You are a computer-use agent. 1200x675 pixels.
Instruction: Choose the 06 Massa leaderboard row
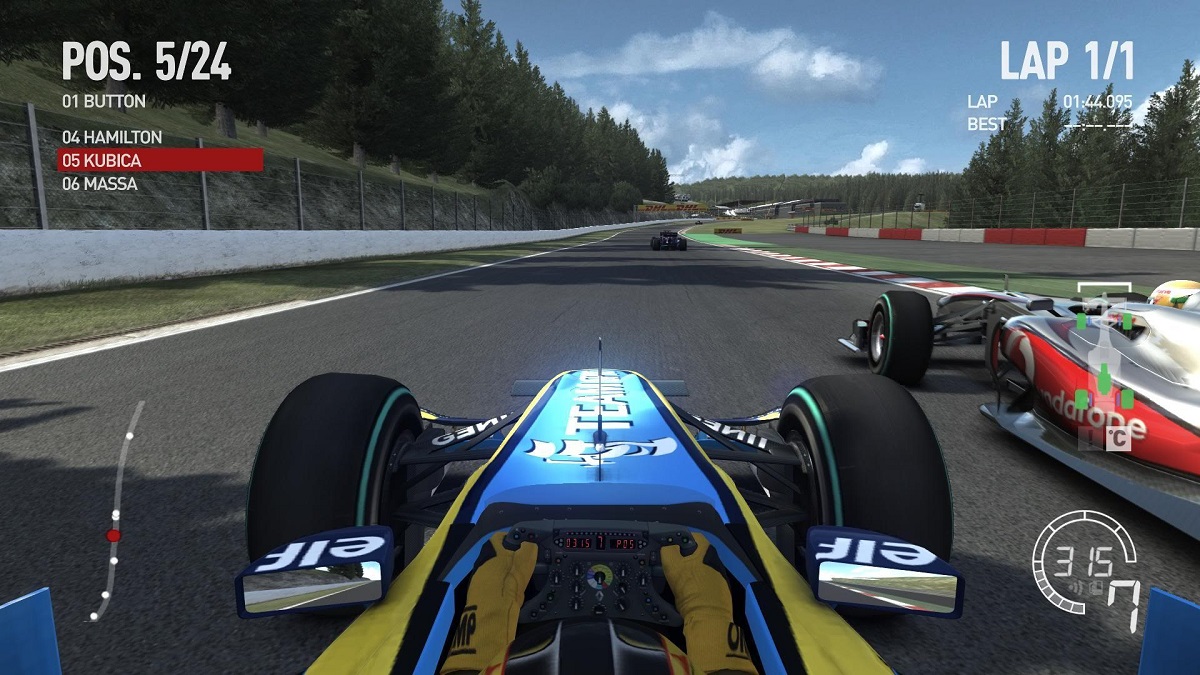[99, 184]
